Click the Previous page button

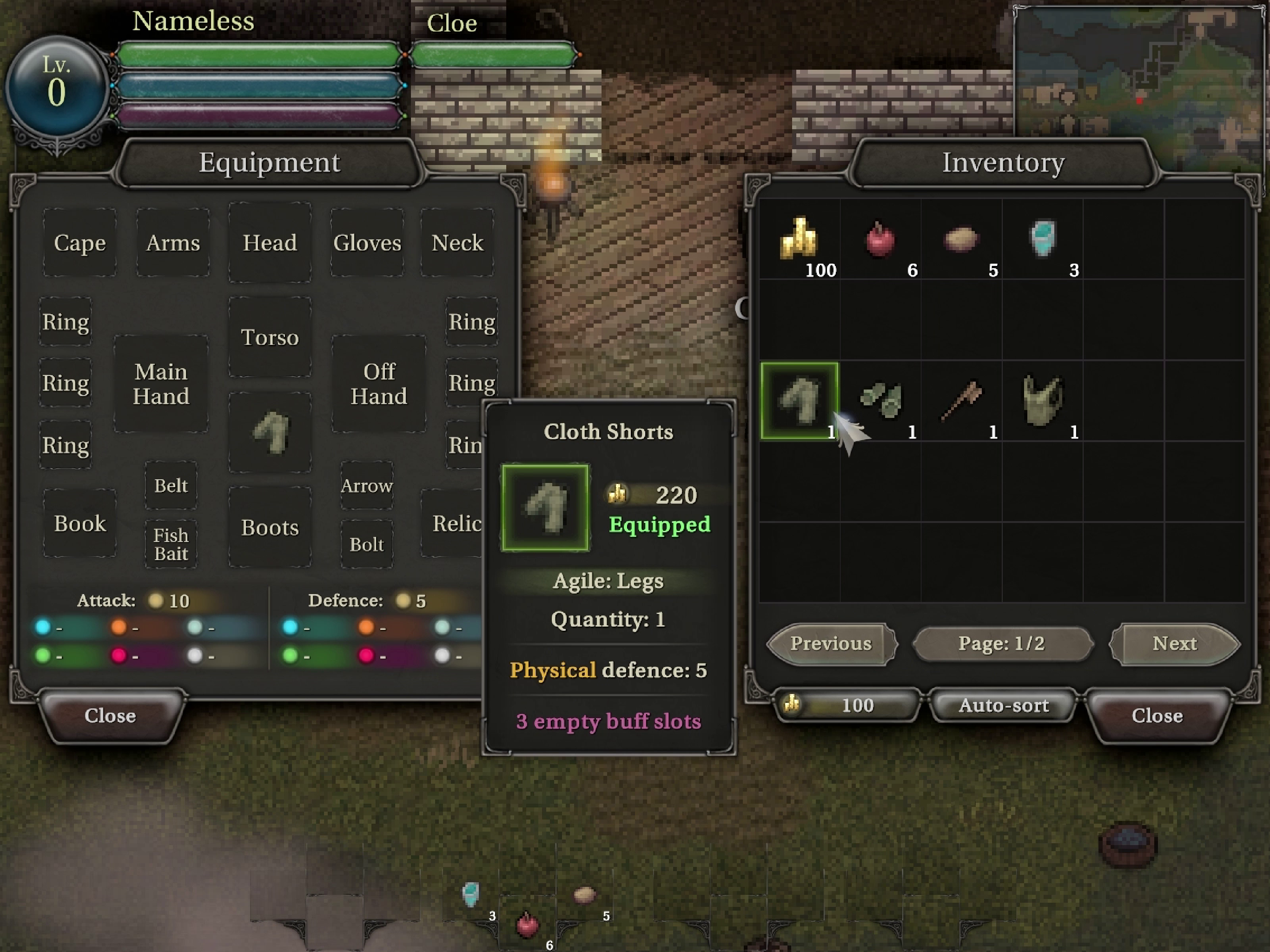pyautogui.click(x=831, y=644)
